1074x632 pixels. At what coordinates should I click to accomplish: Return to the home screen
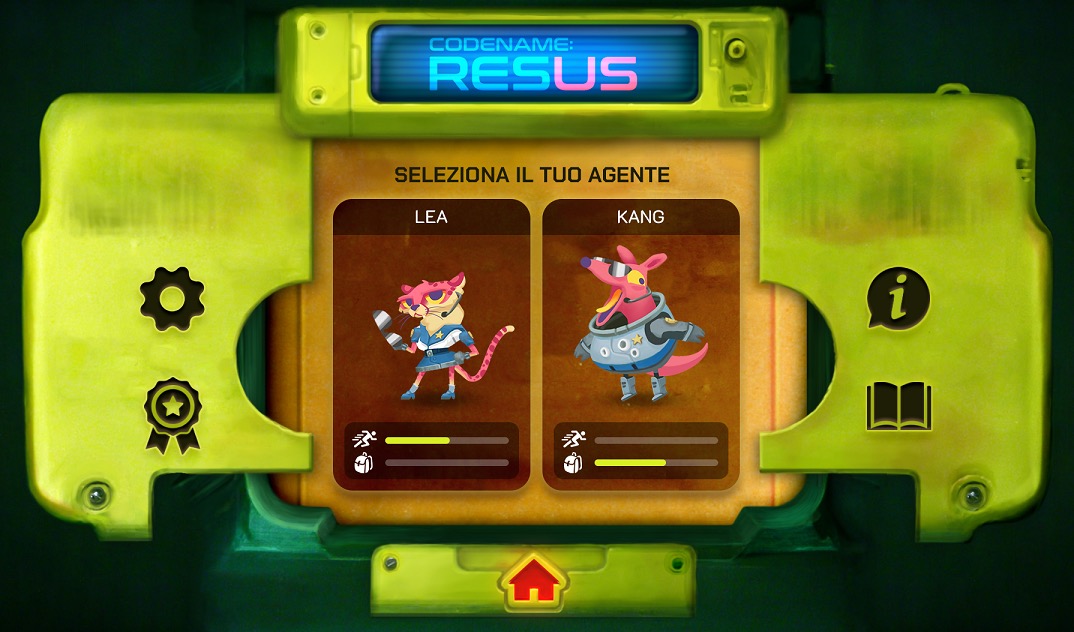[534, 579]
